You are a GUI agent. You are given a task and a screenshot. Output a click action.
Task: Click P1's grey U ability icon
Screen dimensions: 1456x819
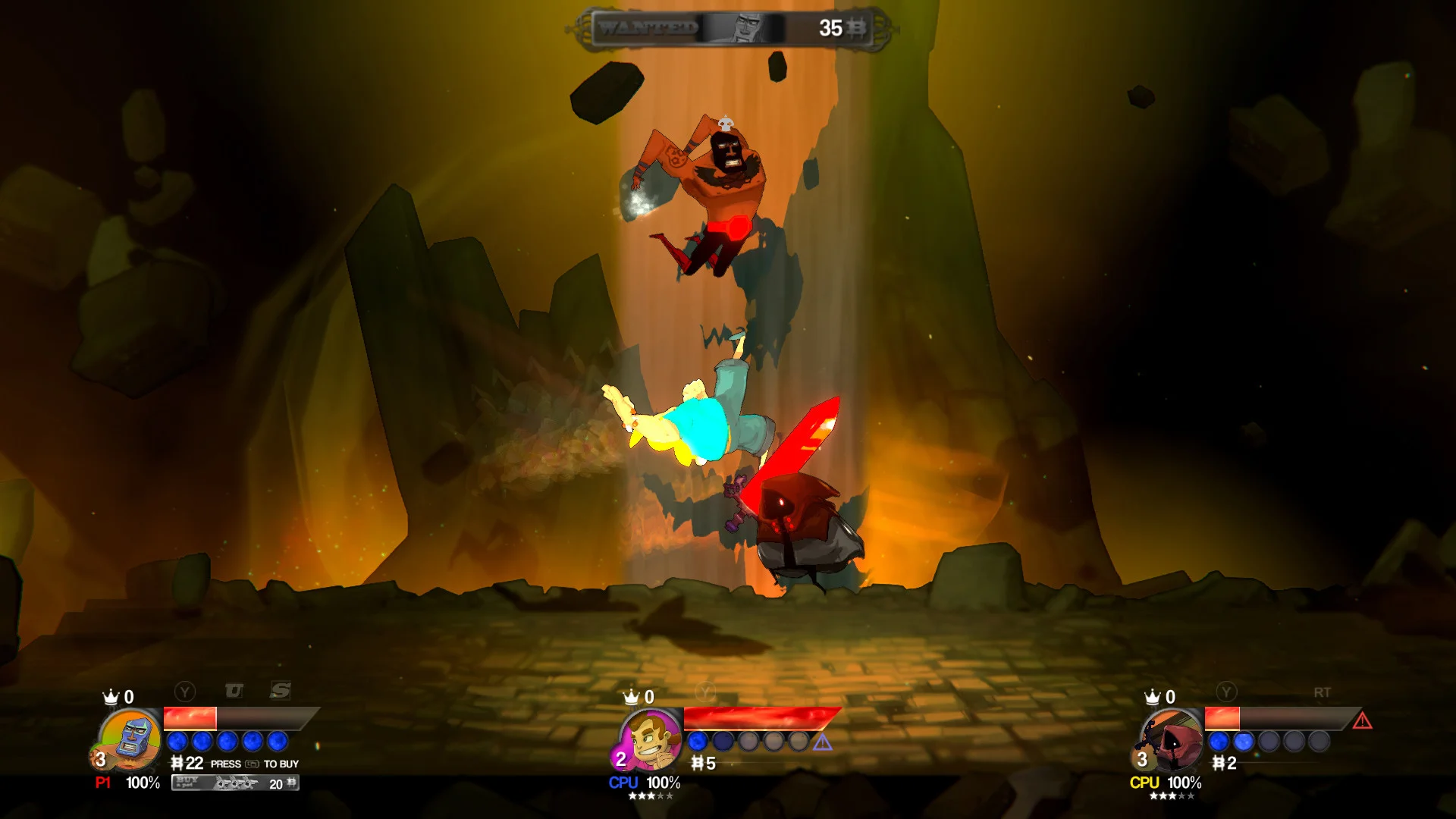234,691
